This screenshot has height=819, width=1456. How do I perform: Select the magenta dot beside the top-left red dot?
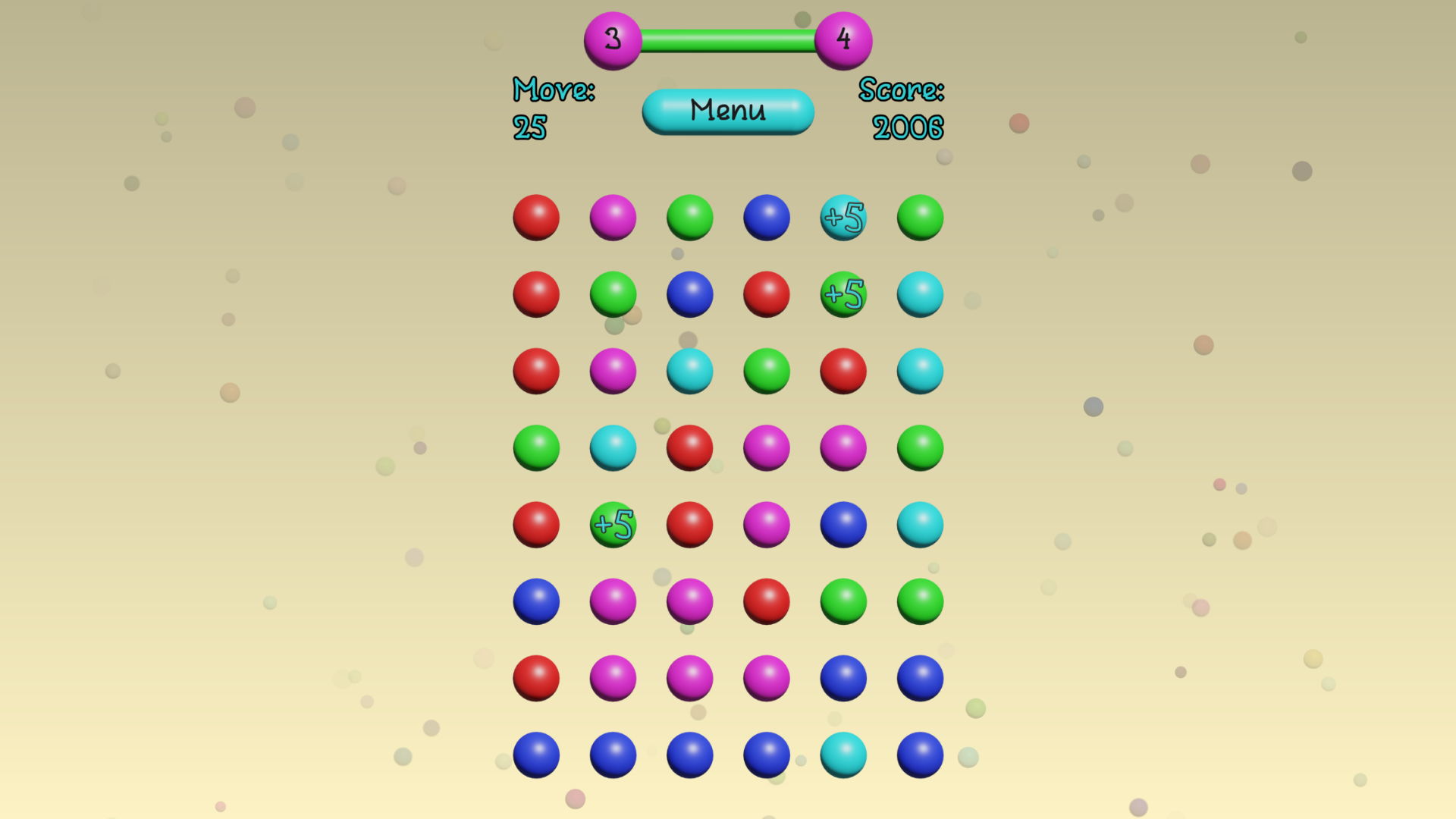(613, 218)
